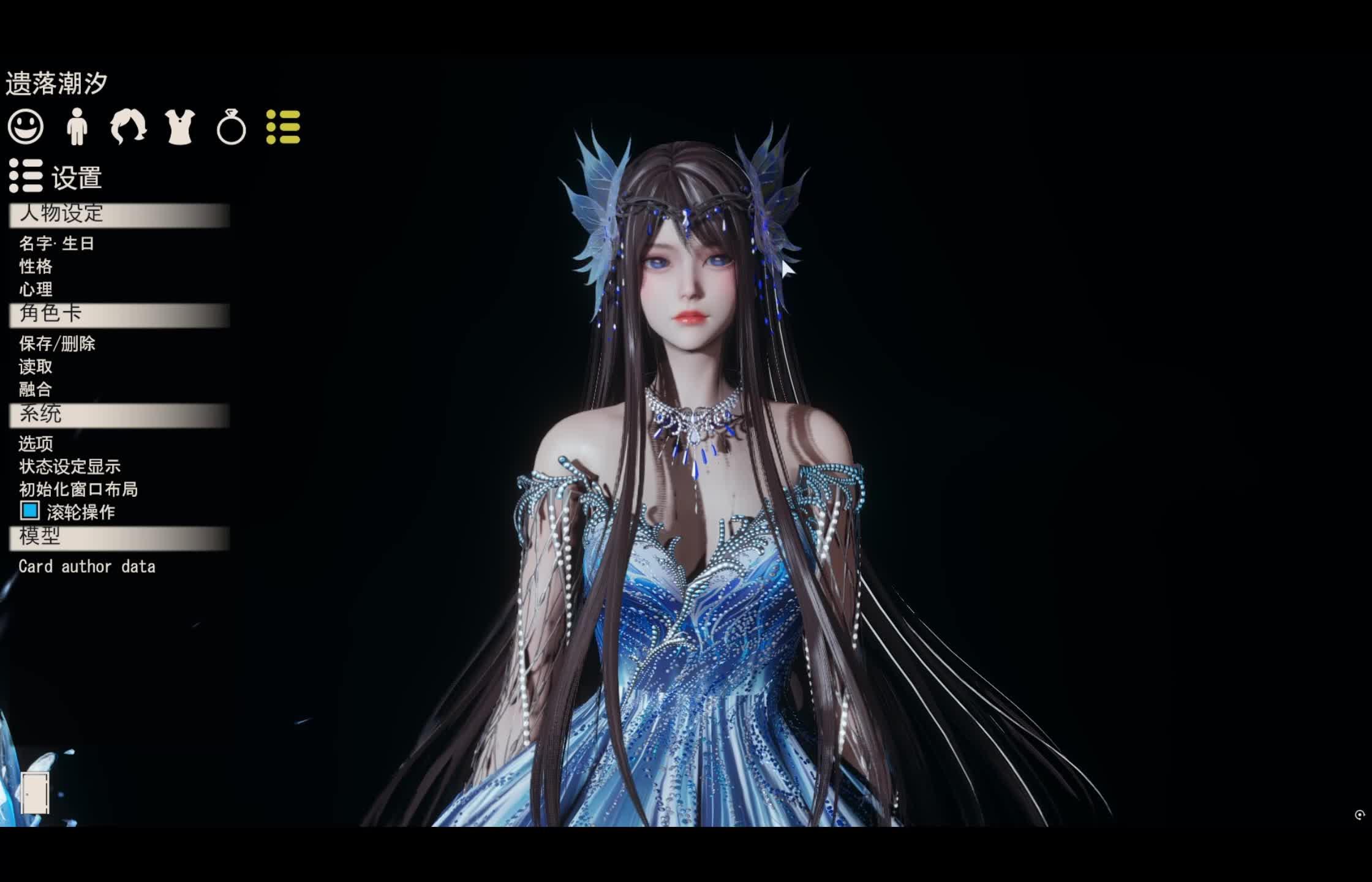1372x882 pixels.
Task: Open the face editing tab (smiley icon)
Action: pyautogui.click(x=26, y=127)
